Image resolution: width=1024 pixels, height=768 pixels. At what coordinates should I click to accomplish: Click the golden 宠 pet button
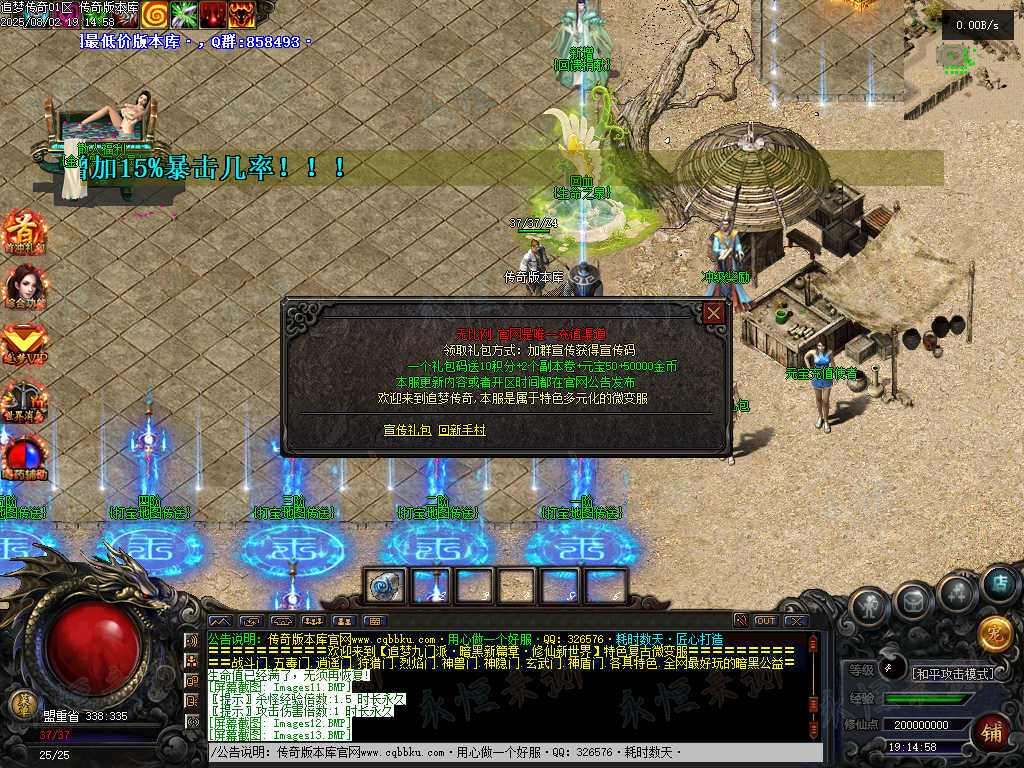[995, 634]
